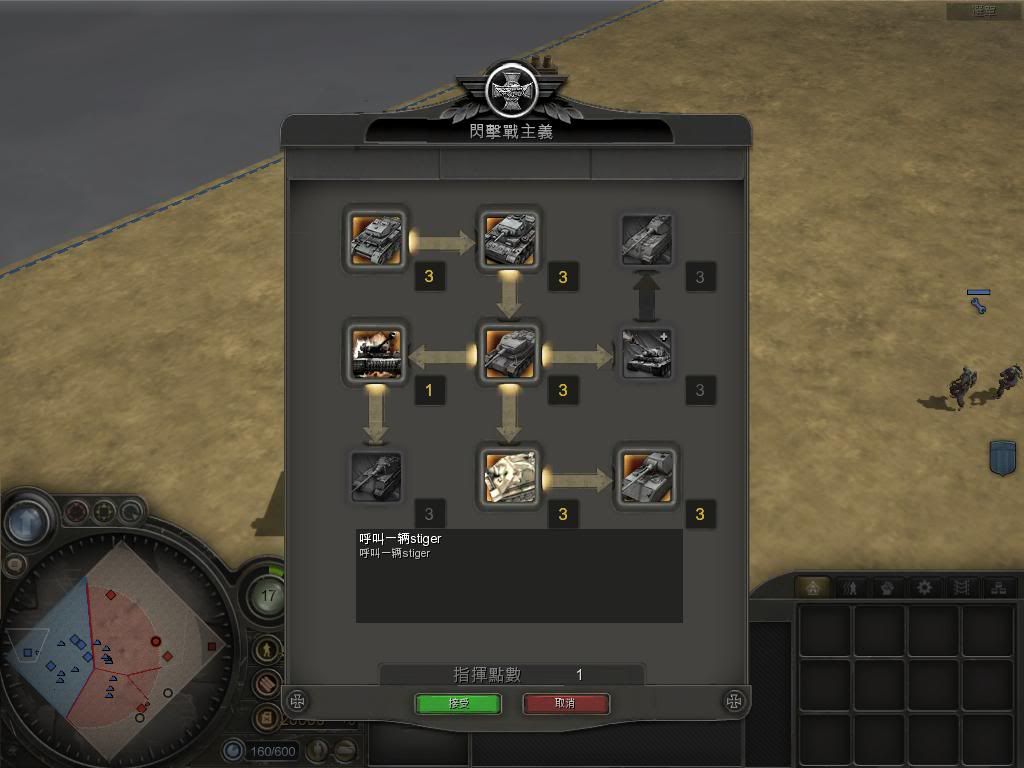The width and height of the screenshot is (1024, 768).
Task: Open the infantry tab in command panel
Action: click(x=851, y=587)
